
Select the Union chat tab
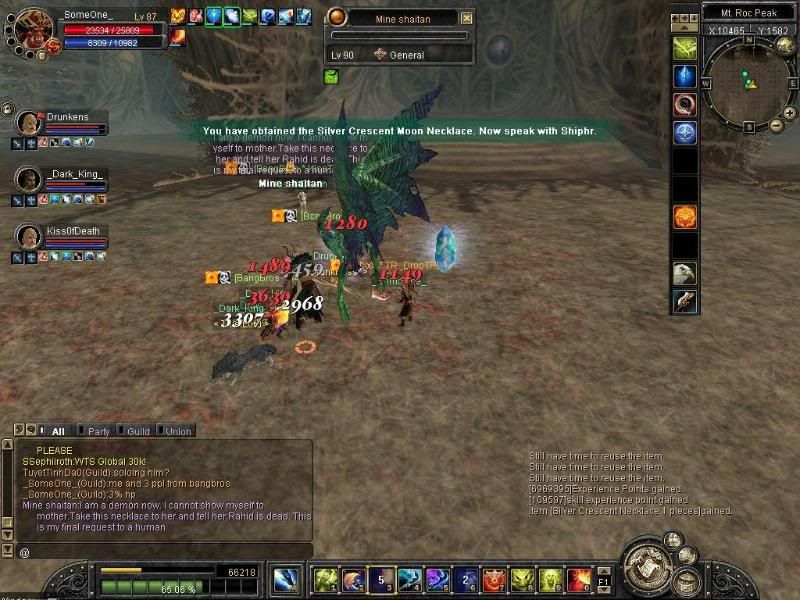(177, 431)
